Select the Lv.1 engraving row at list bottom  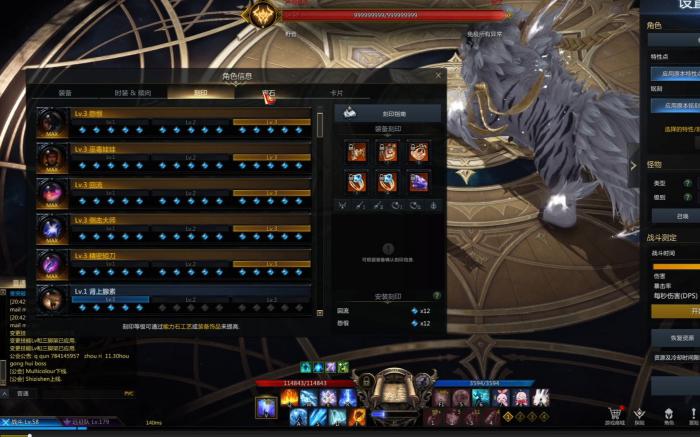tap(175, 297)
